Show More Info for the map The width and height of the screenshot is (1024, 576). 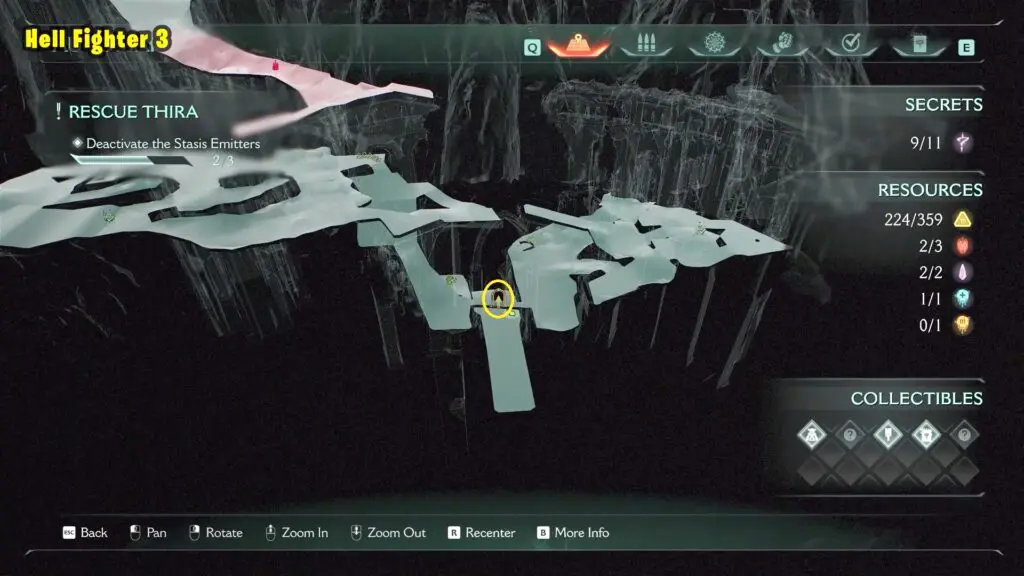click(573, 533)
